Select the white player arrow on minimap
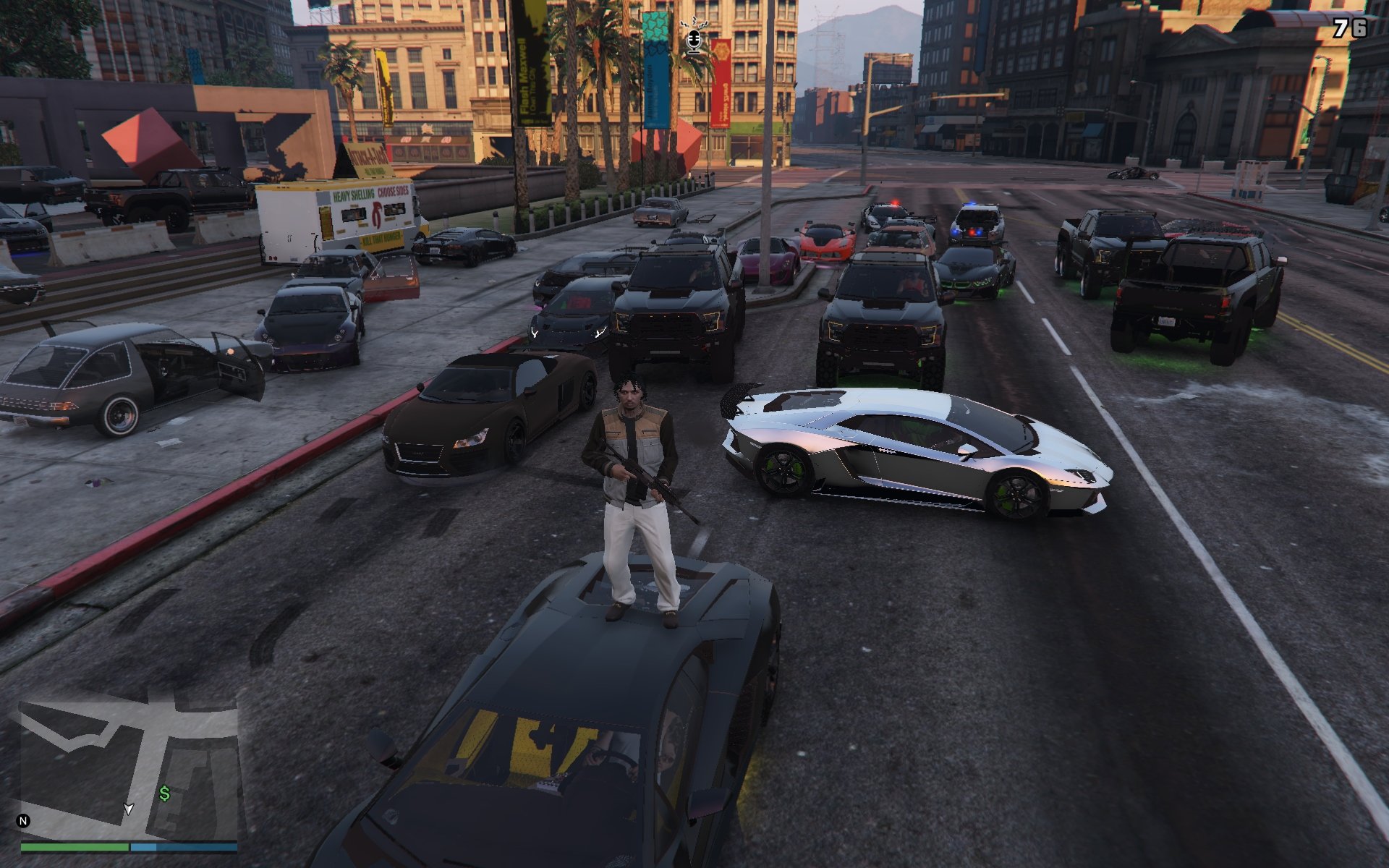 (129, 809)
